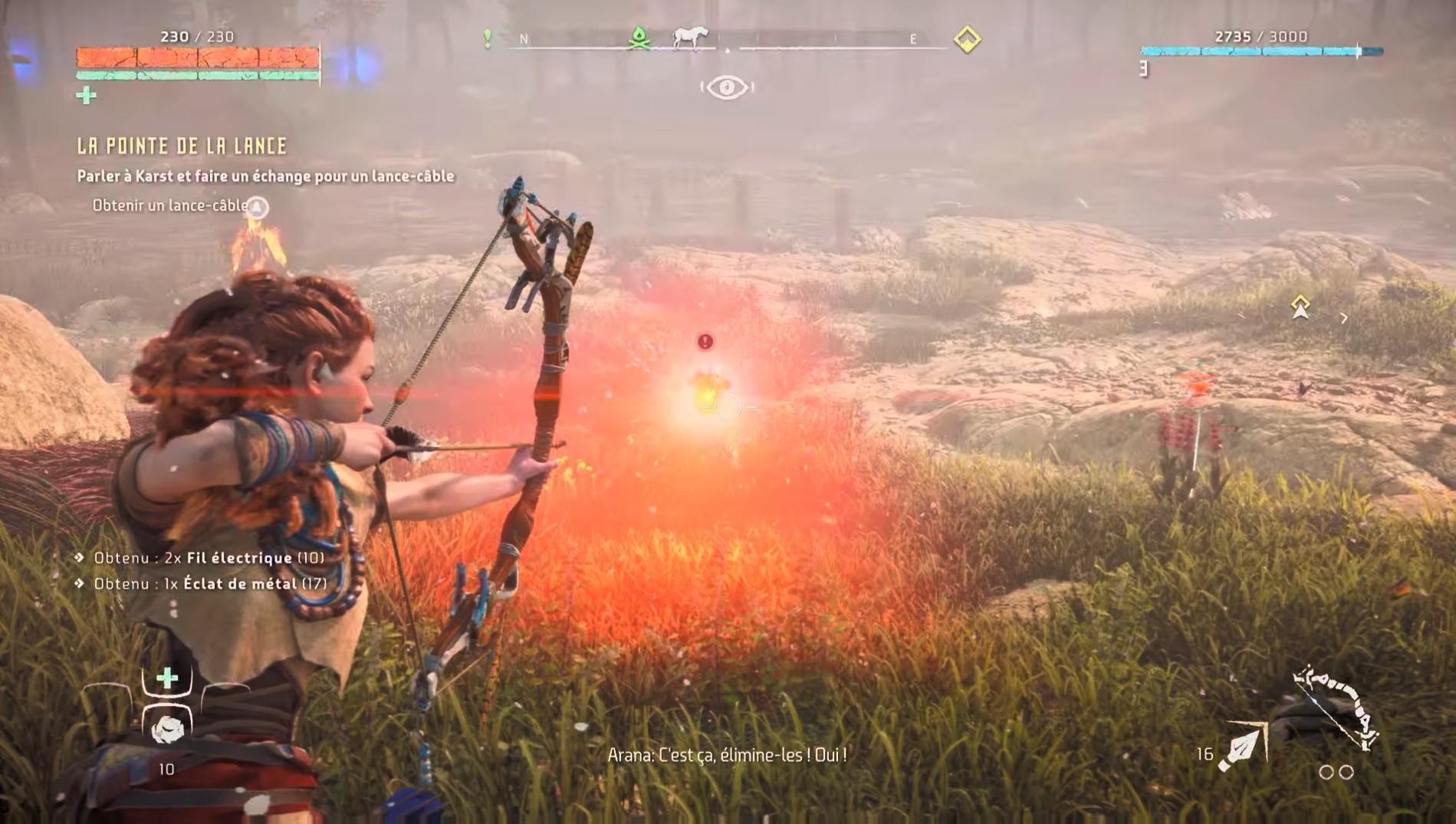
Task: Click the mount (horse) icon on the compass
Action: point(690,36)
